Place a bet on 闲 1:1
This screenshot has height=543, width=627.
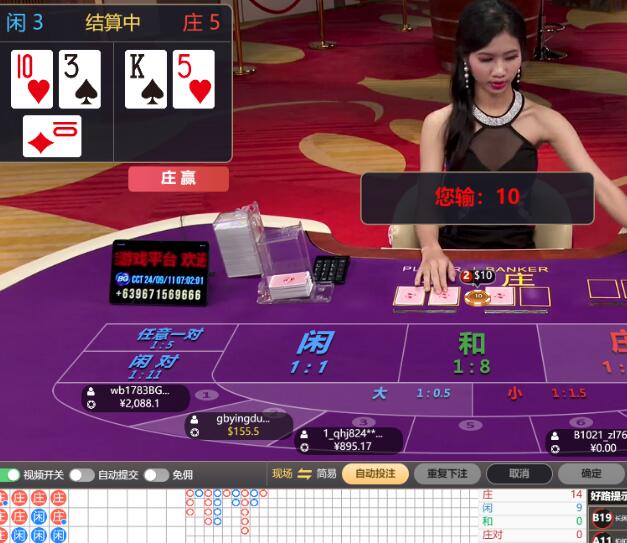point(312,352)
